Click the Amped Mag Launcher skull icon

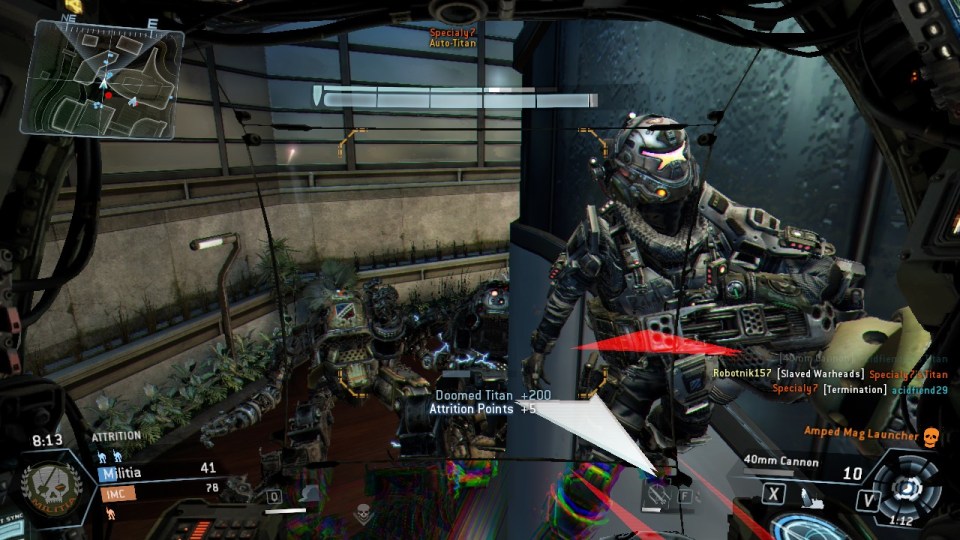click(931, 436)
